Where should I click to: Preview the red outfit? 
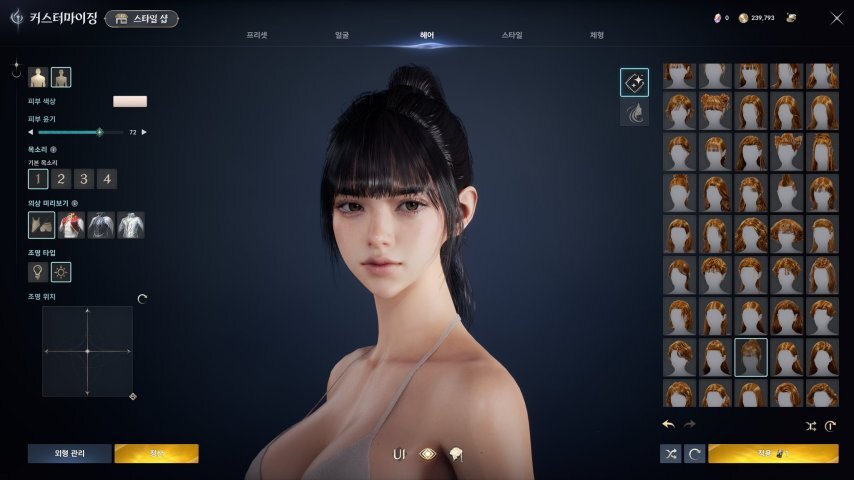[72, 225]
